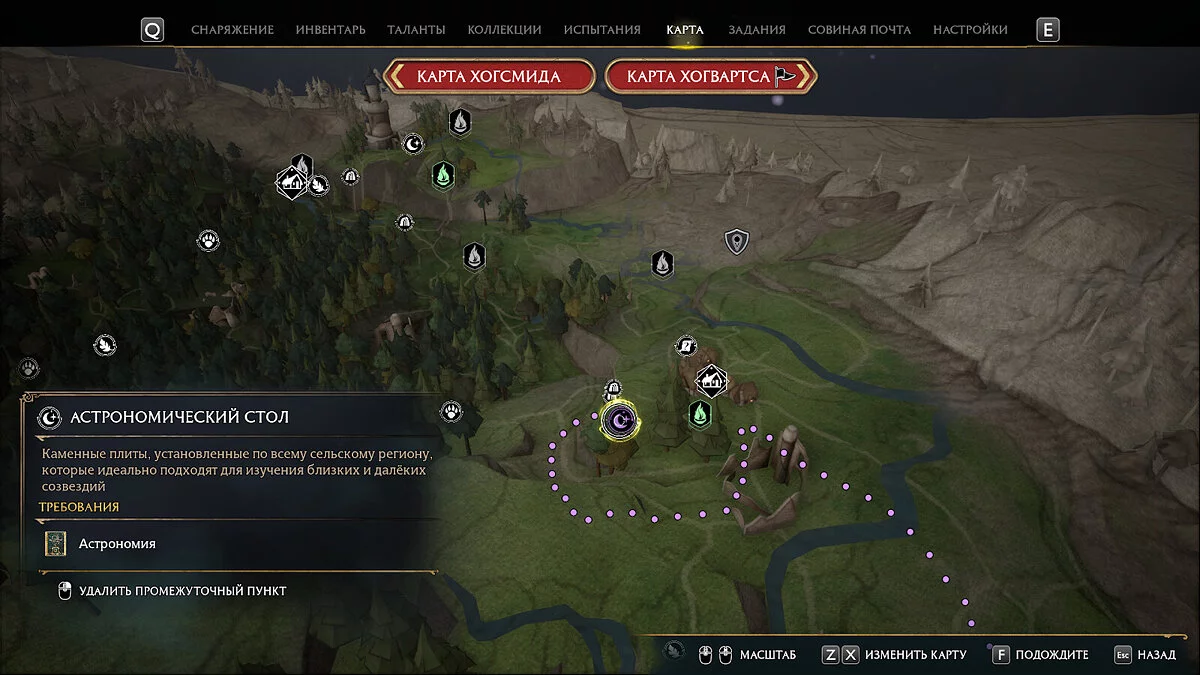This screenshot has width=1200, height=675.
Task: Switch to Карта Хогсмида
Action: point(489,76)
